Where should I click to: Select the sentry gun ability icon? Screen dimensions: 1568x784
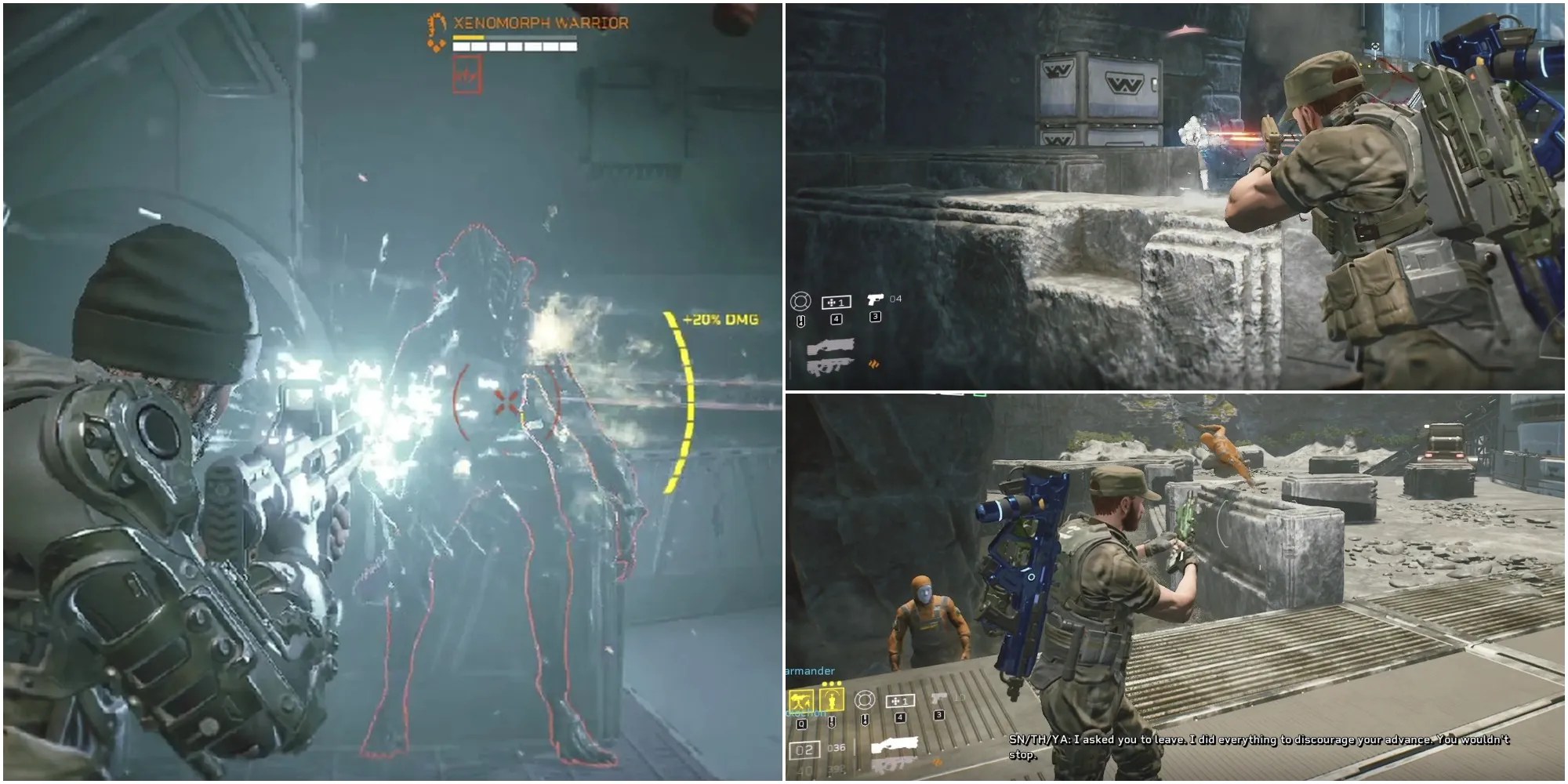[801, 699]
